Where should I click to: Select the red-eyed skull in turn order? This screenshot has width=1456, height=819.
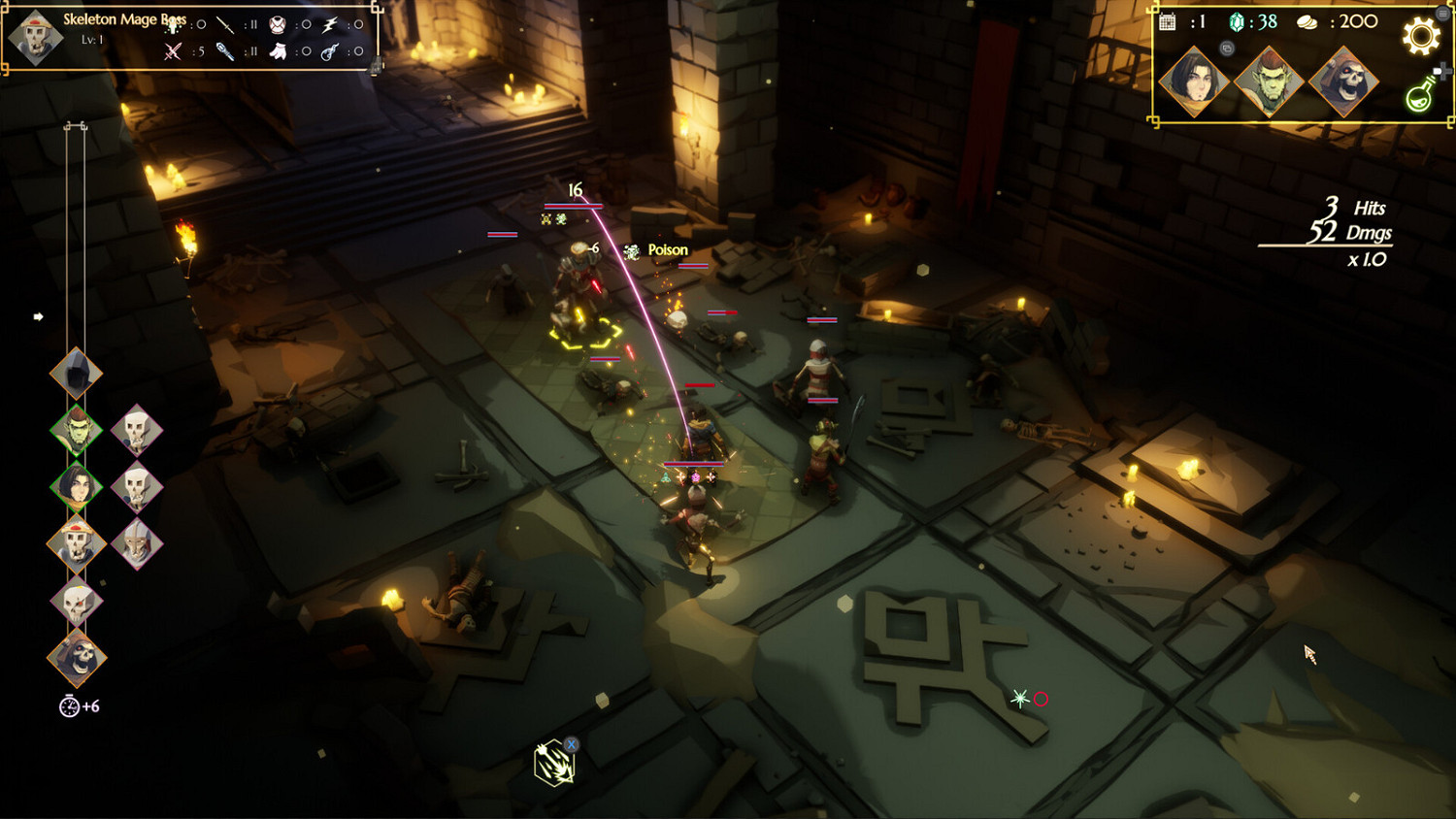(77, 602)
